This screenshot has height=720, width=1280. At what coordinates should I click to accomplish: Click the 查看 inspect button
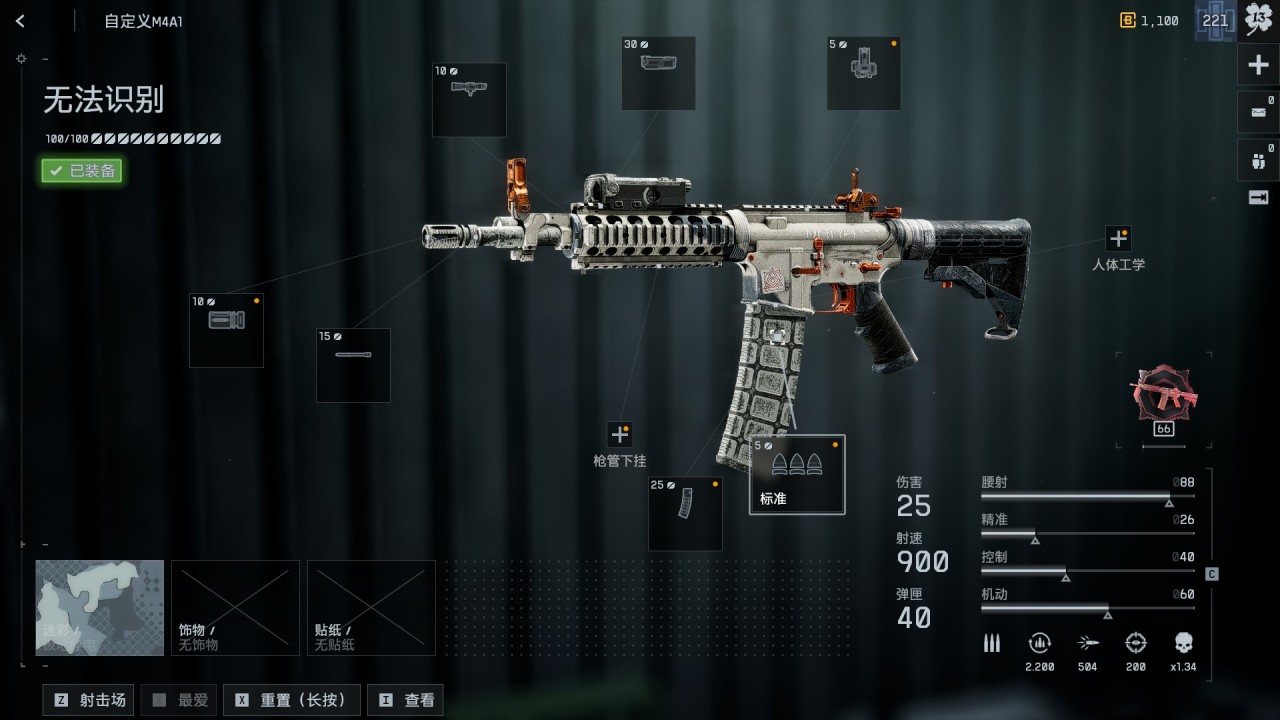coord(406,700)
